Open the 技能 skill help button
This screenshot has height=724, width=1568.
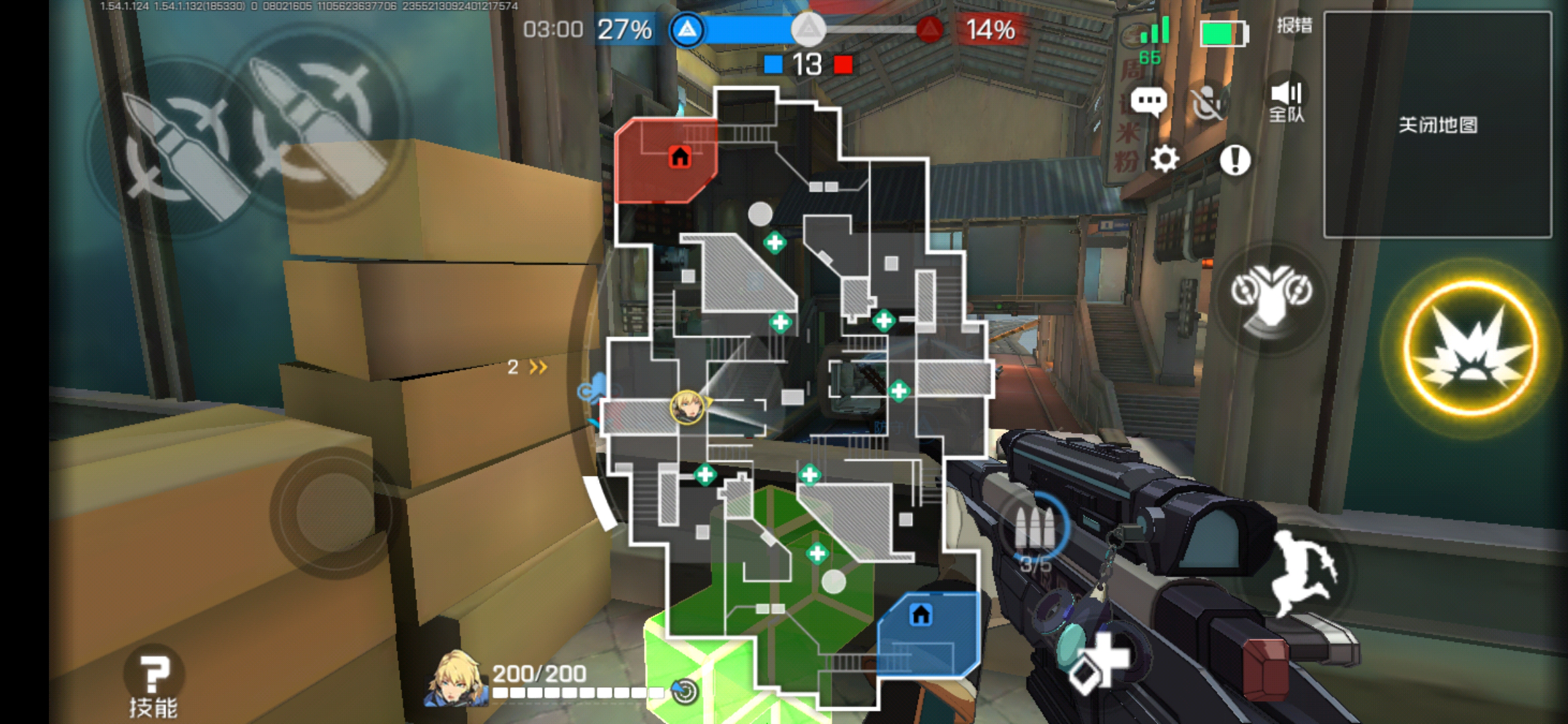click(153, 684)
